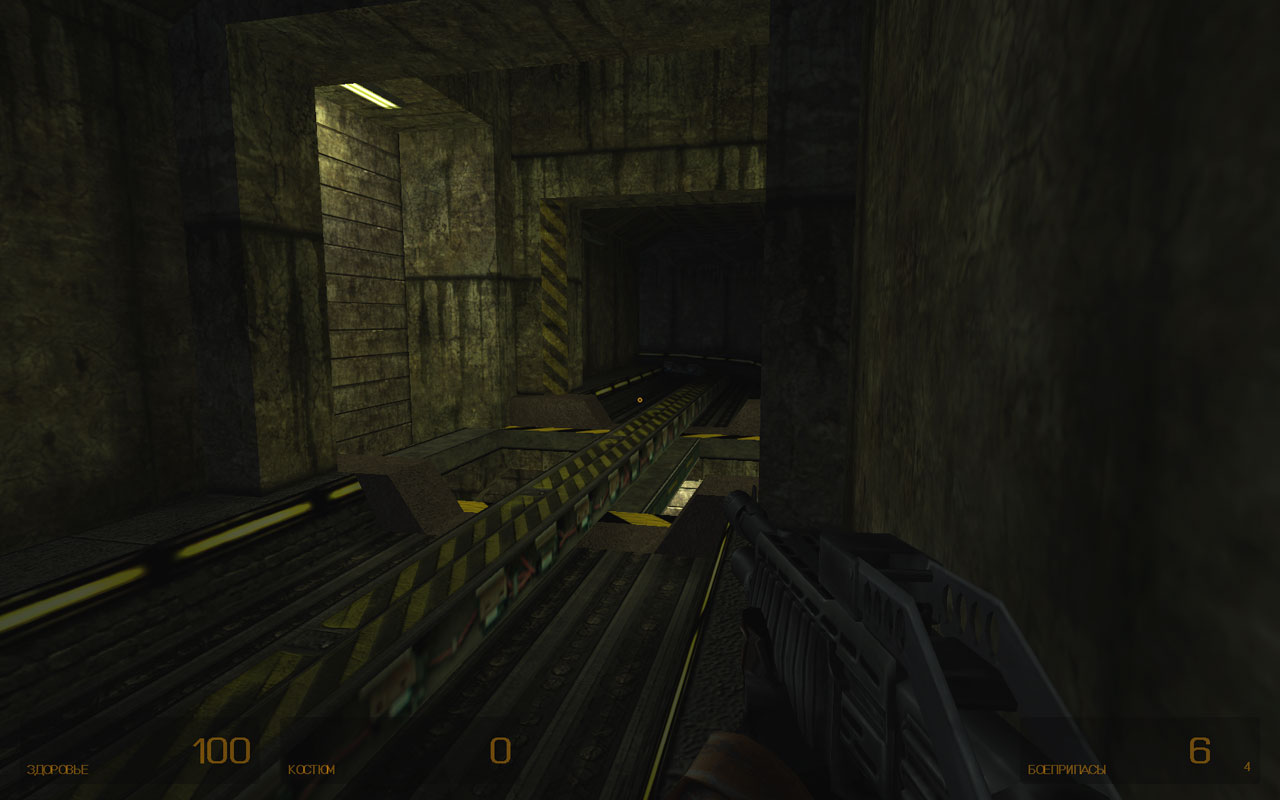Screen dimensions: 1280x800
Task: Click the hazard-striped rail barrier
Action: point(530,520)
